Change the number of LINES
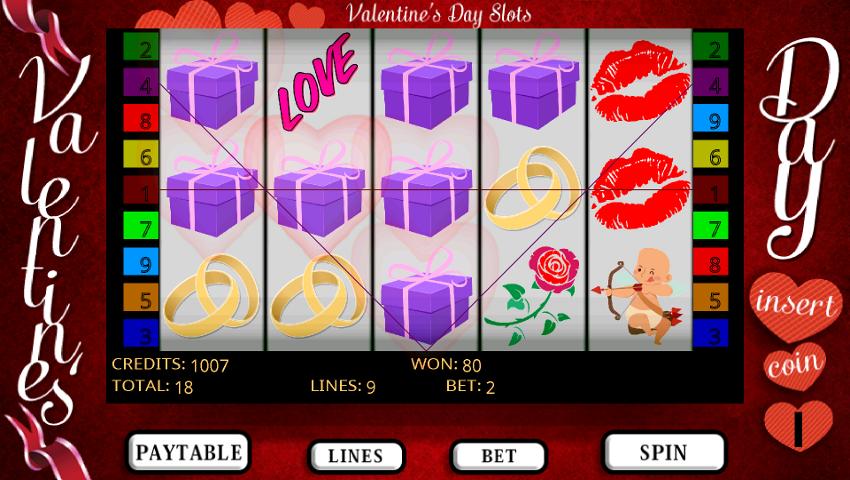 (355, 456)
